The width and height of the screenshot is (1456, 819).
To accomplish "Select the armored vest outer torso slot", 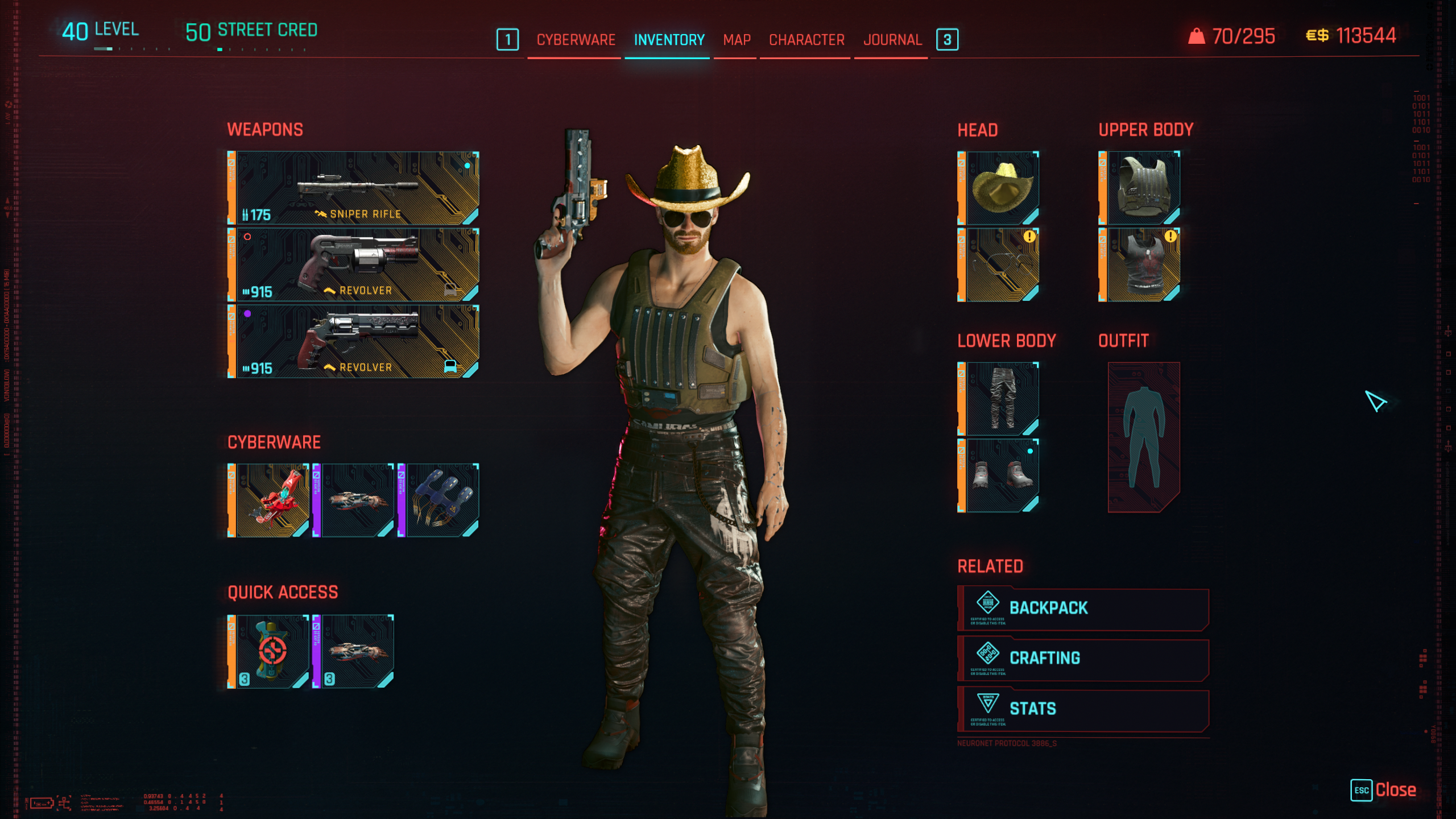I will [x=1140, y=188].
